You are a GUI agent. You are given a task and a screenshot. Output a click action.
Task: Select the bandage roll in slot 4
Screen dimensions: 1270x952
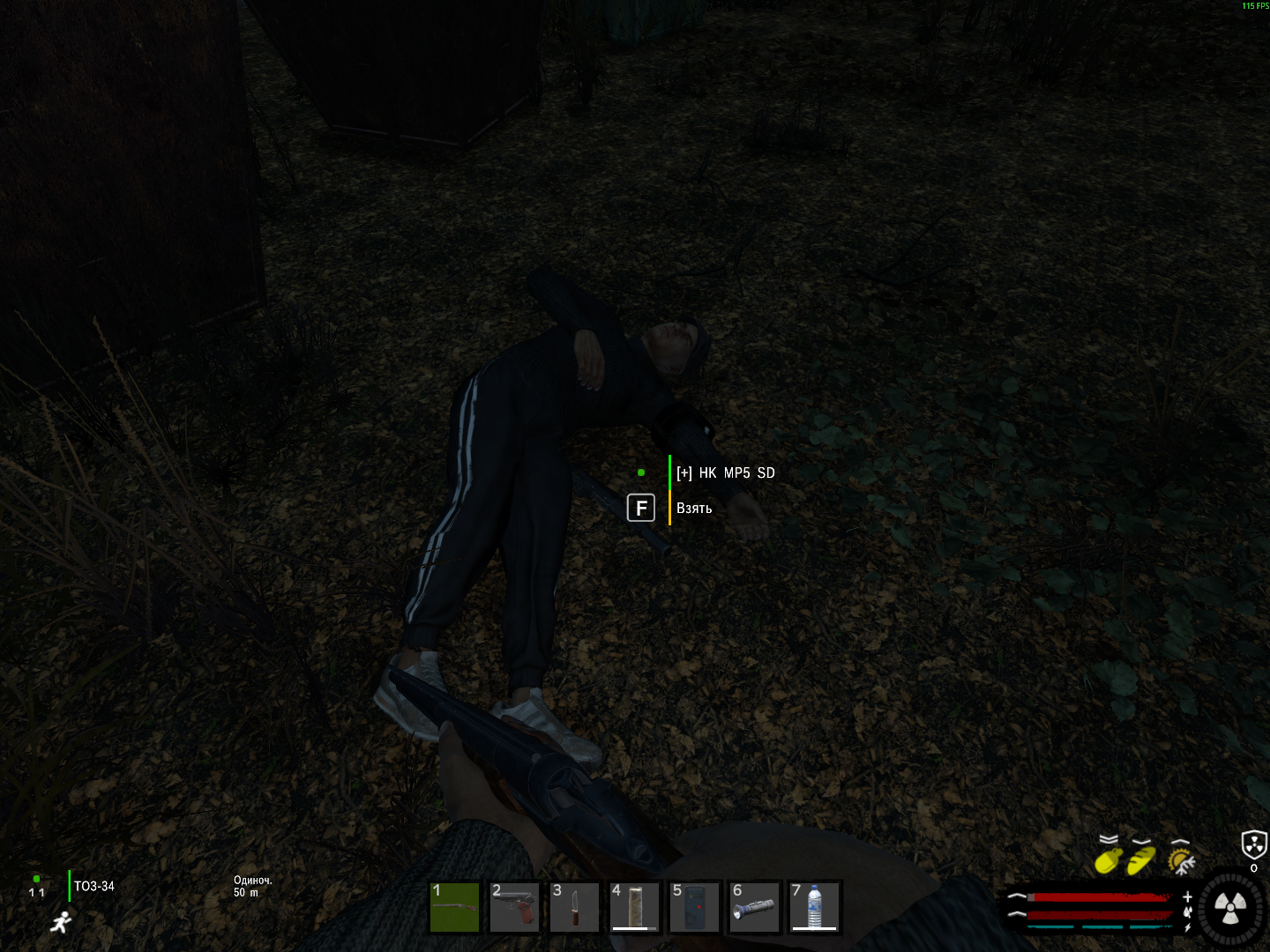(635, 907)
